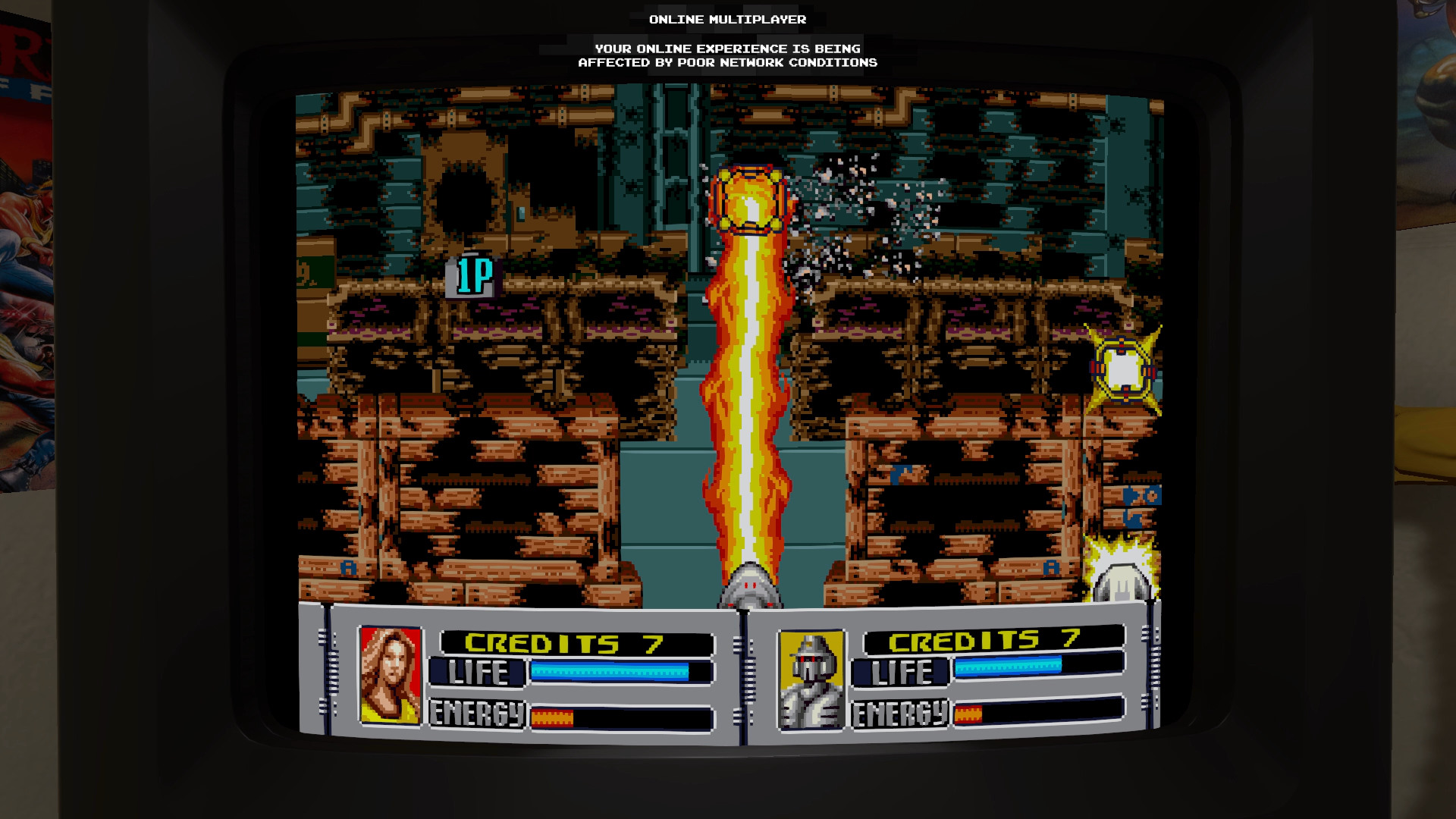
Task: Click player one's blonde woman portrait
Action: [391, 675]
